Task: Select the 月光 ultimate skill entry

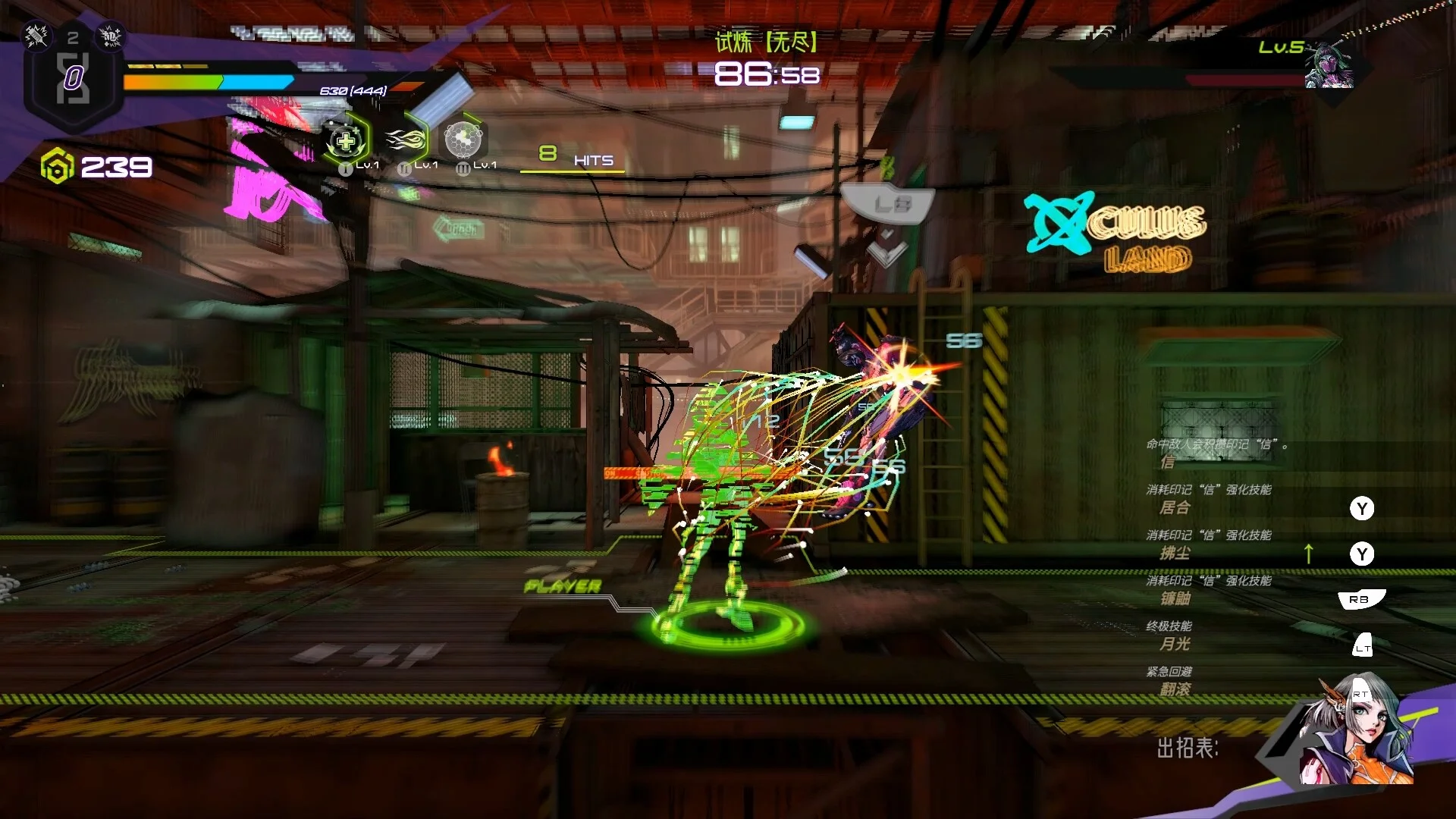Action: [1175, 645]
